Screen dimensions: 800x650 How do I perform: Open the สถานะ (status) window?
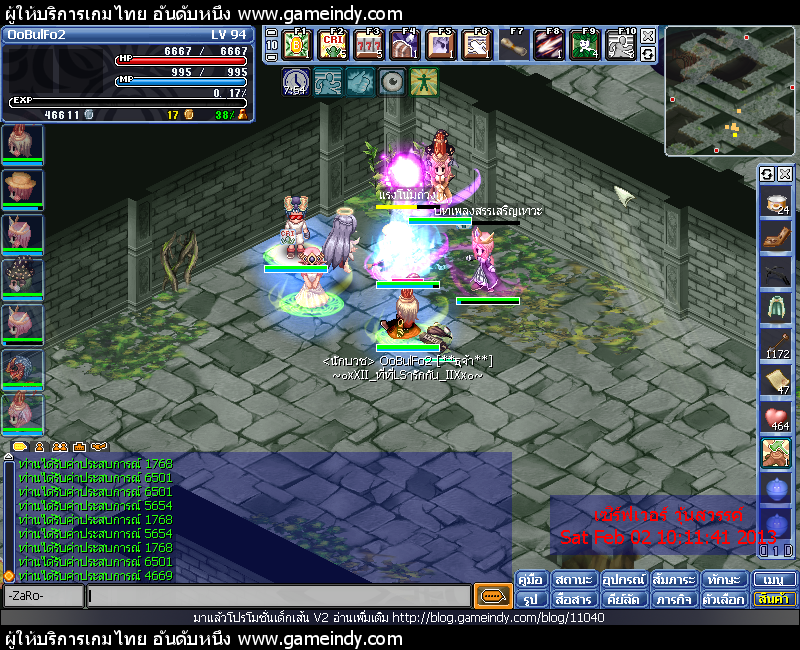click(575, 579)
